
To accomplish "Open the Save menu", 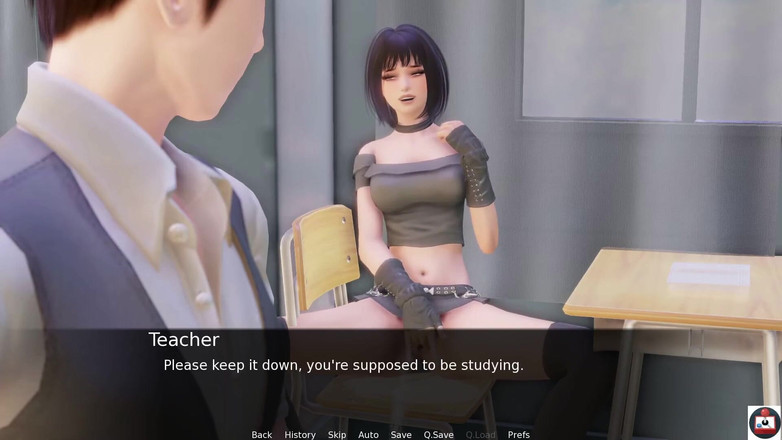I will point(401,434).
